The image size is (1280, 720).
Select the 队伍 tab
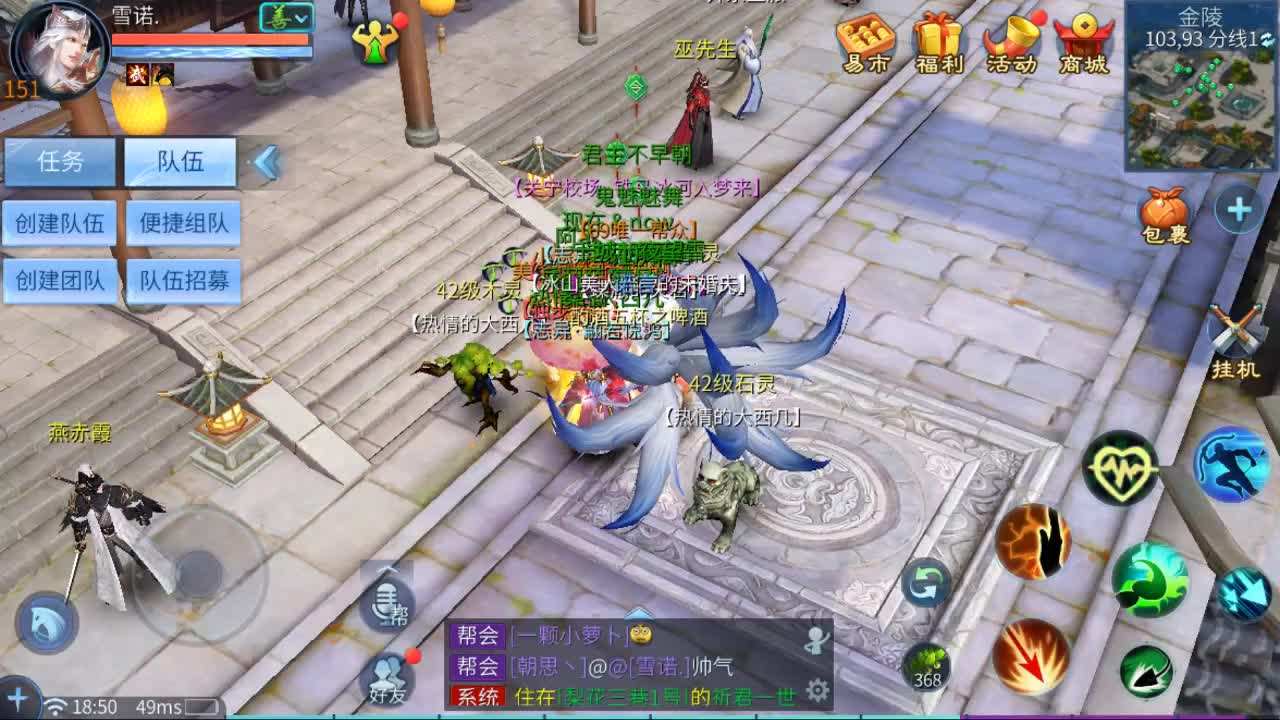[x=179, y=160]
